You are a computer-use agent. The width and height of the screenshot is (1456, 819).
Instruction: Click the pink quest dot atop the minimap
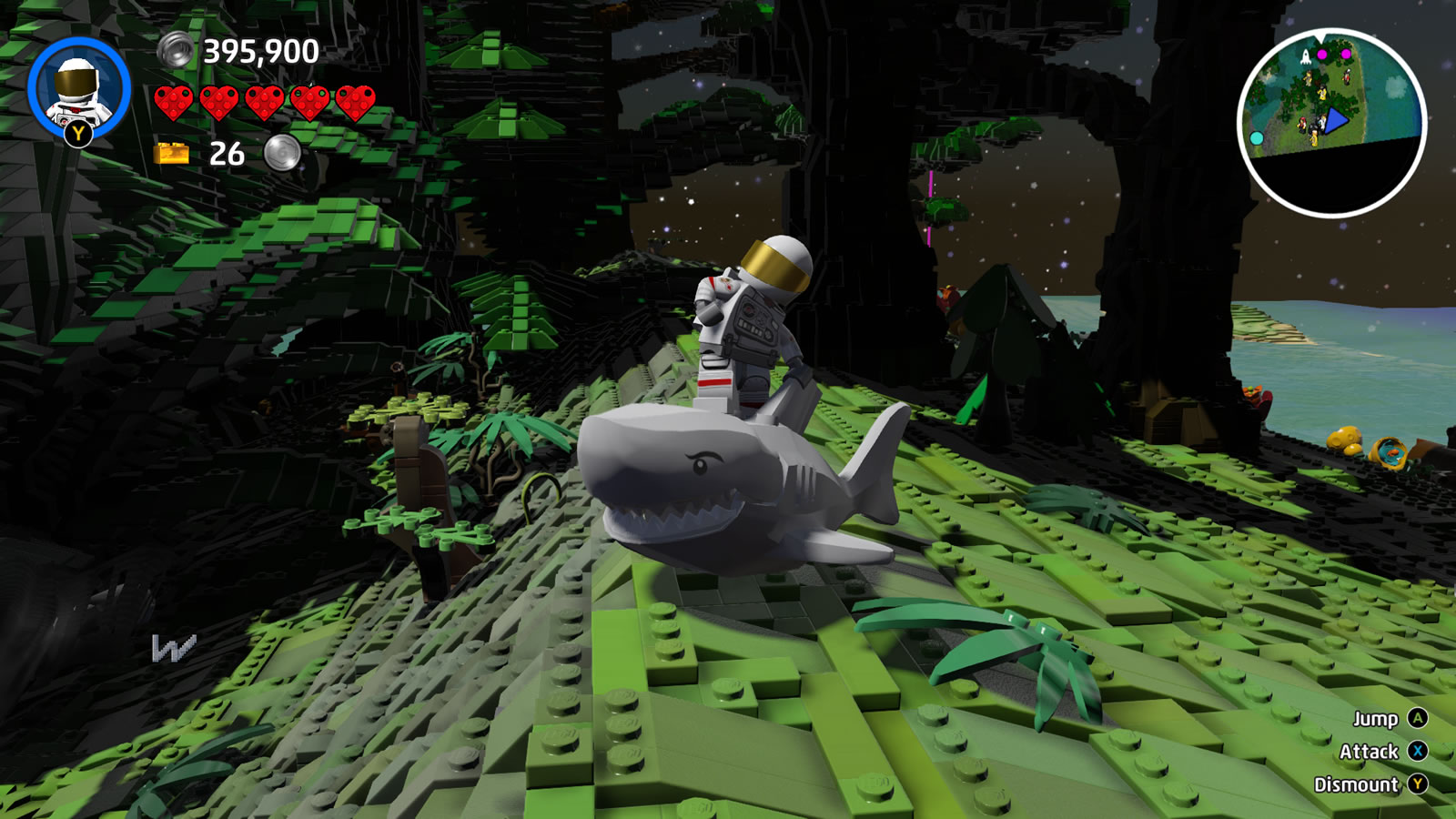point(1322,54)
